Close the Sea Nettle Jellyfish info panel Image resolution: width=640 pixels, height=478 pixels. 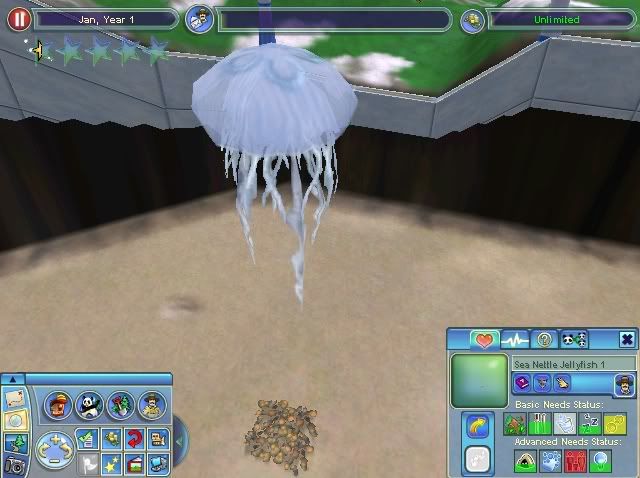(626, 340)
